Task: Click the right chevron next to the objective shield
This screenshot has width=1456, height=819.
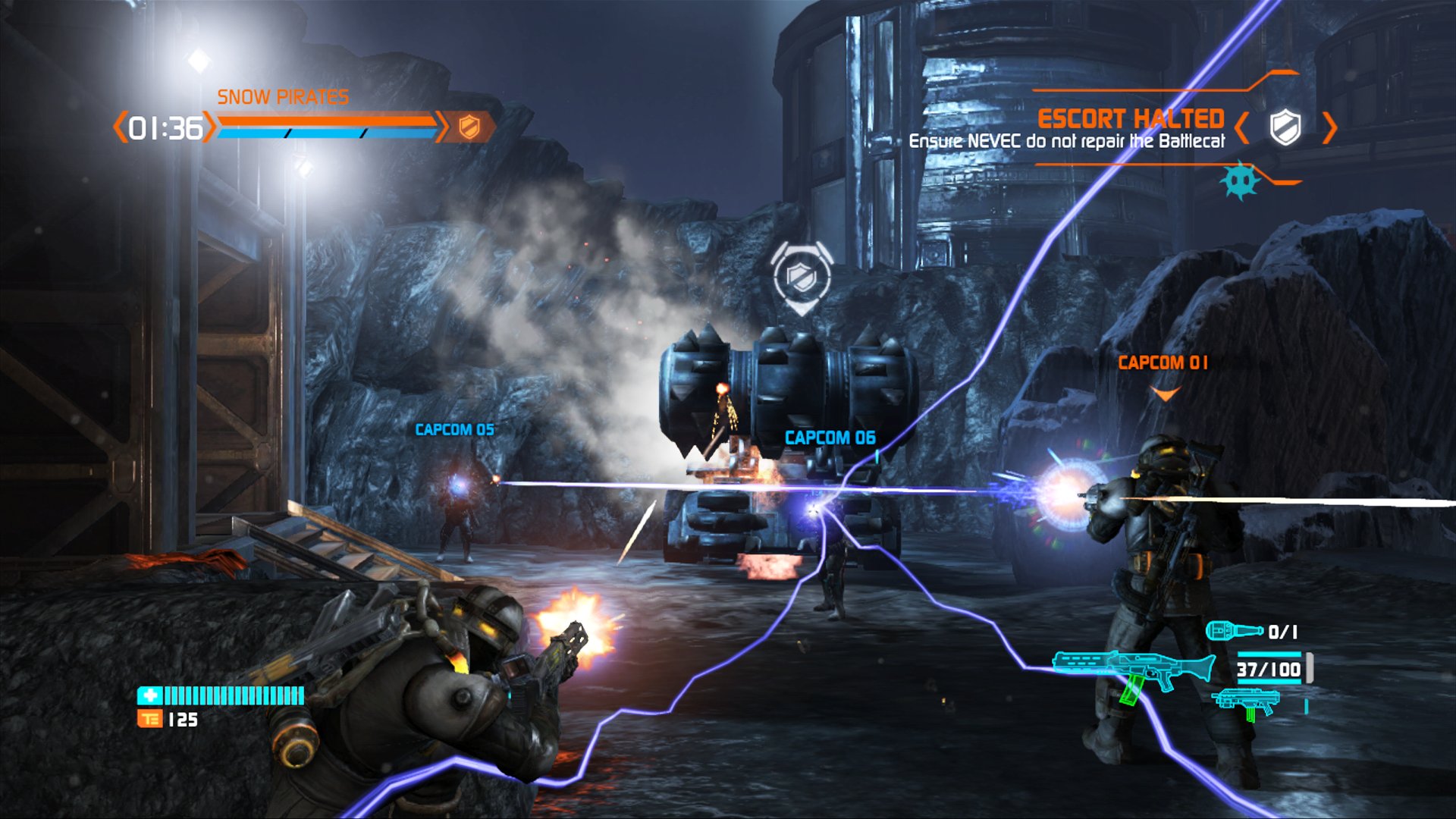Action: tap(1331, 128)
